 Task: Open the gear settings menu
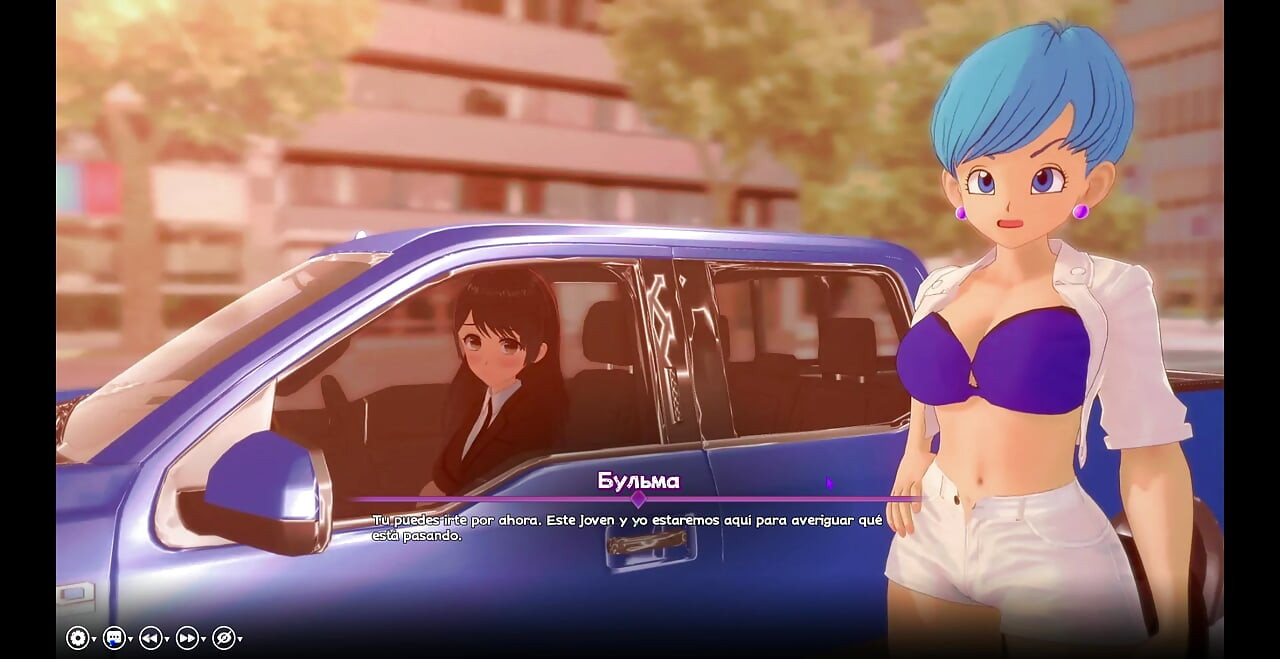pos(78,638)
